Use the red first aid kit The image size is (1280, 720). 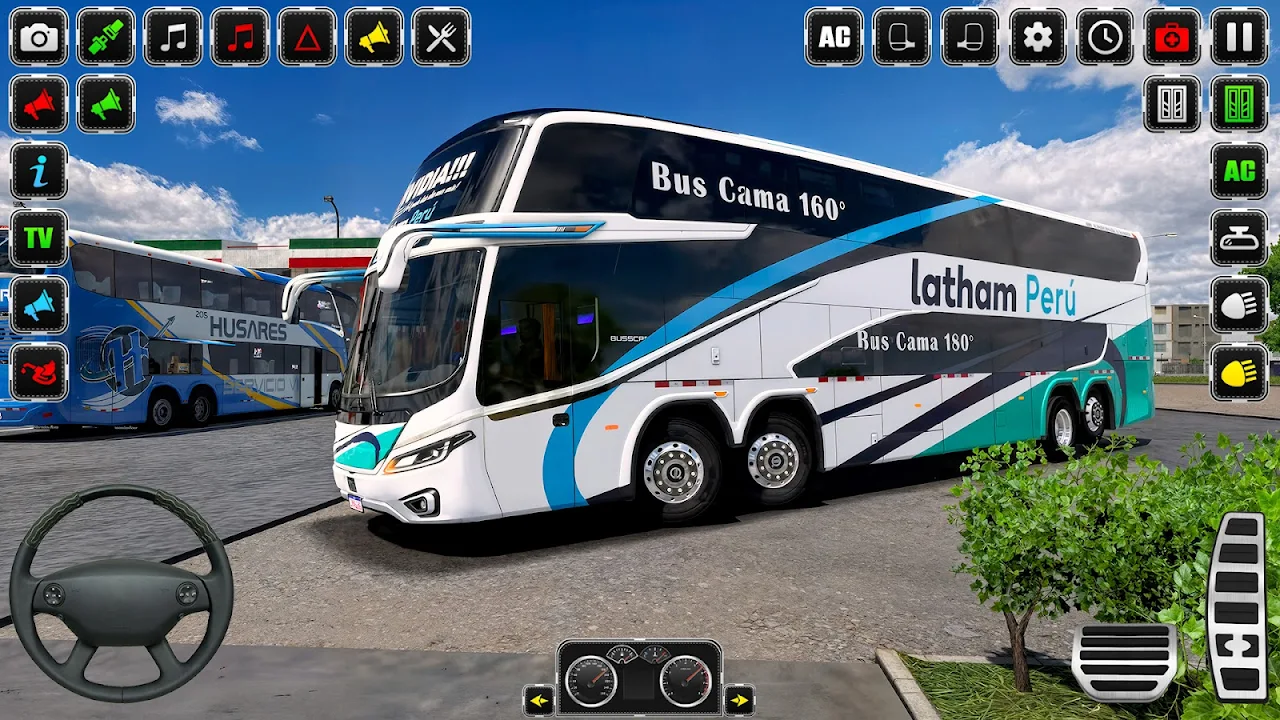(1172, 37)
